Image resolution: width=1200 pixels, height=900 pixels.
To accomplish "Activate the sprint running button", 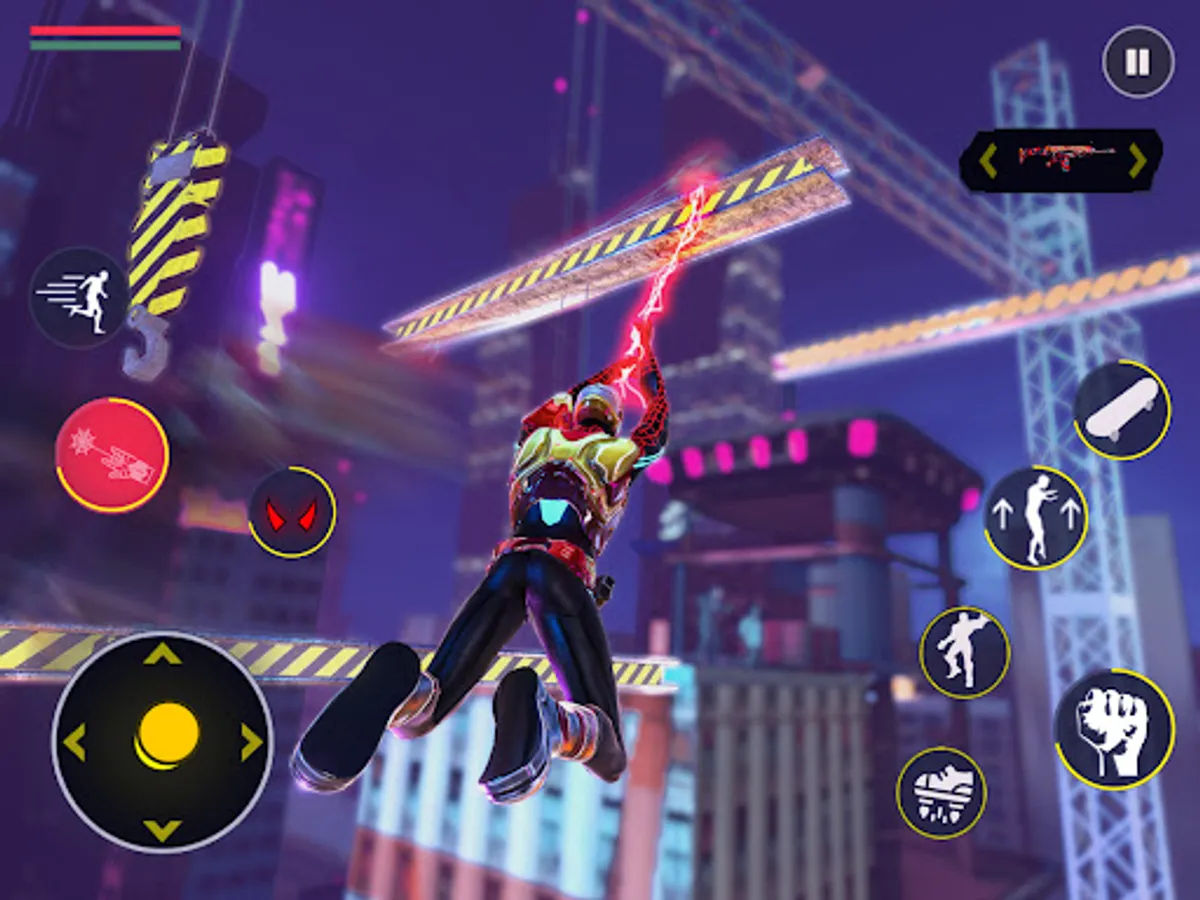I will pos(78,297).
